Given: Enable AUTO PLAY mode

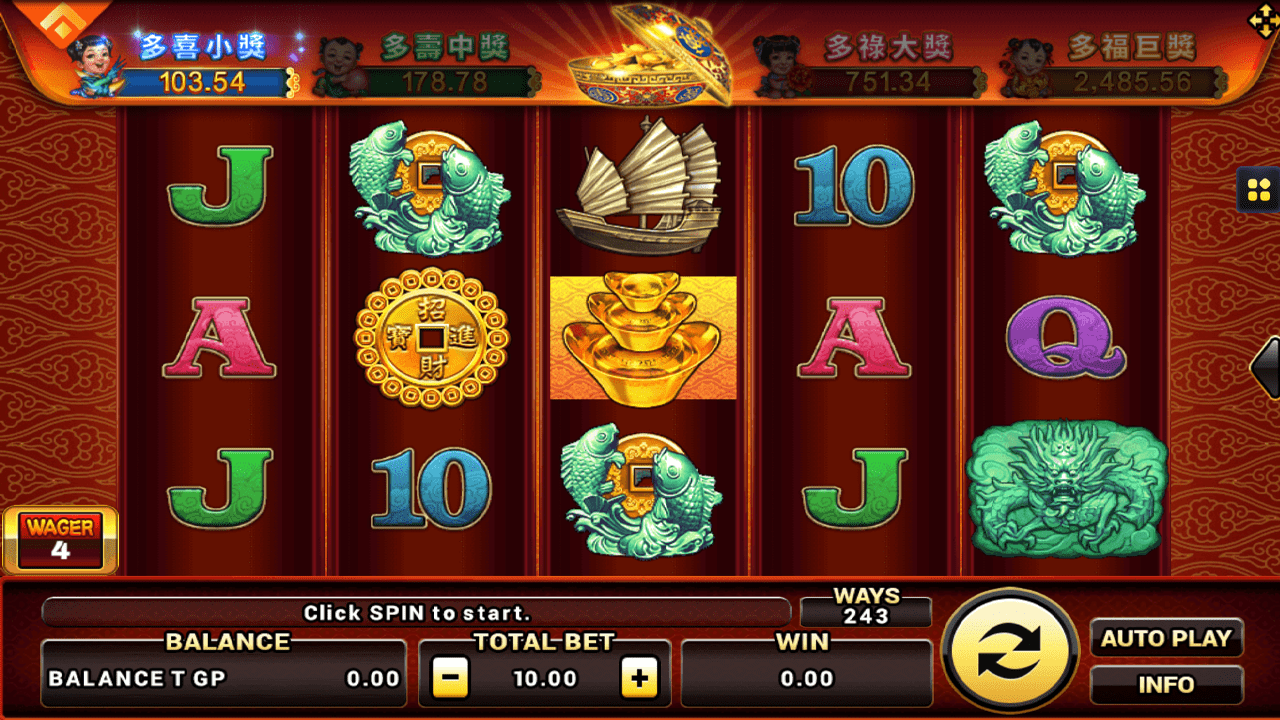Looking at the screenshot, I should click(1167, 639).
